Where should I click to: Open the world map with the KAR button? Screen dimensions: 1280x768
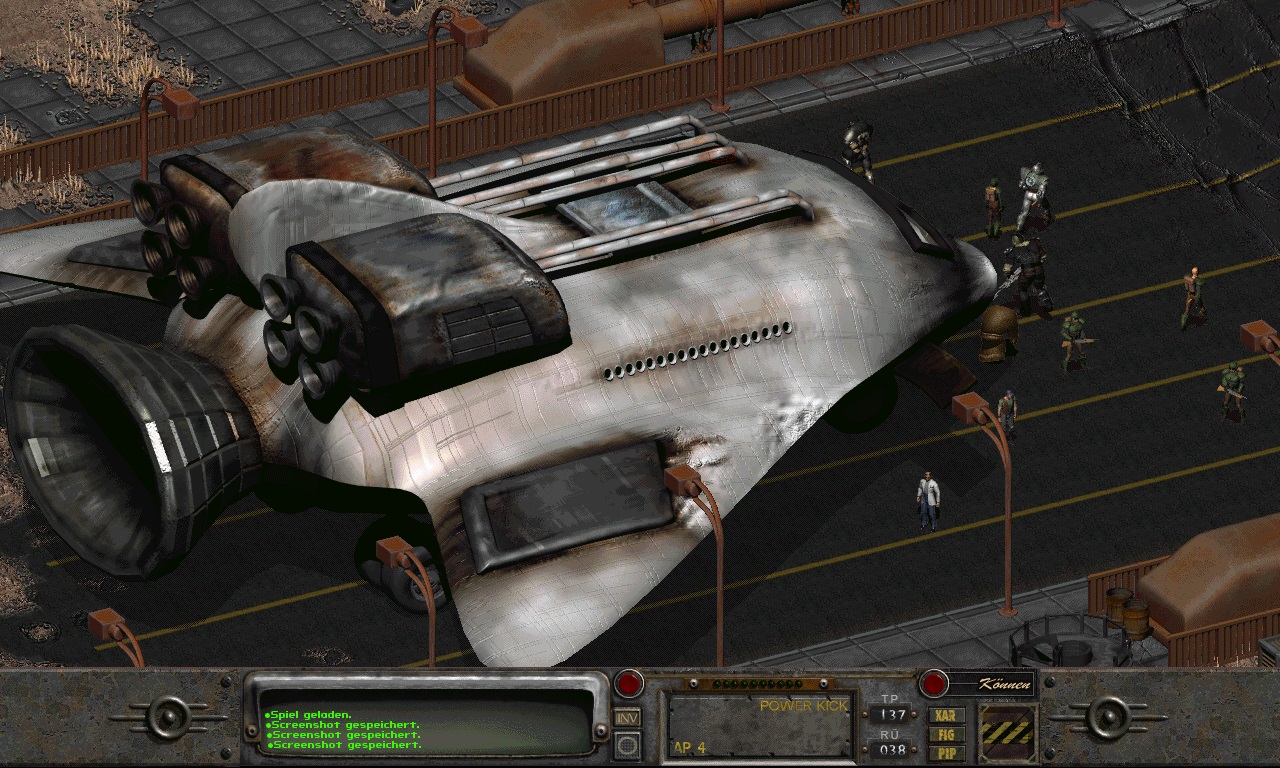click(946, 716)
